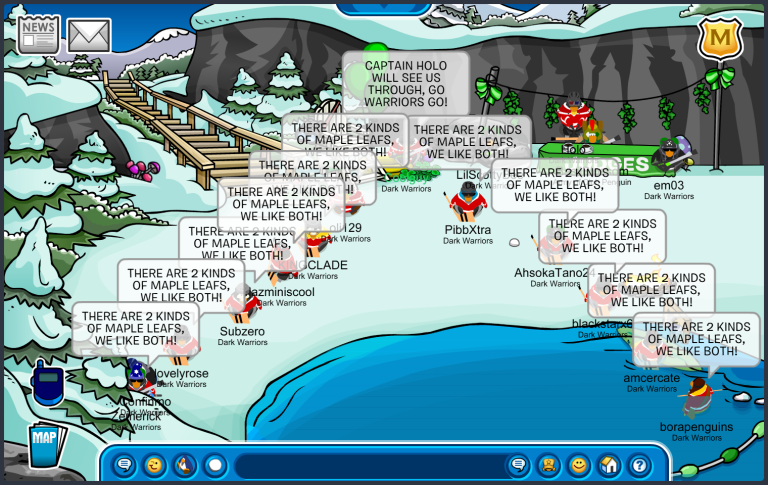Open your penguin player card
This screenshot has width=768, height=485.
click(548, 465)
